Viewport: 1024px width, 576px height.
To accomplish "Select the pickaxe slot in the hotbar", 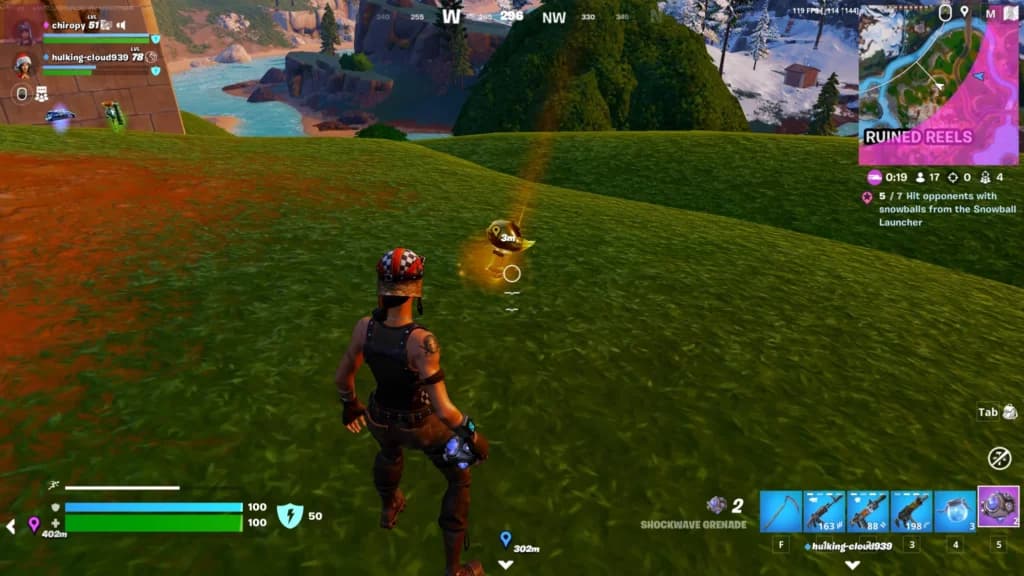I will coord(780,511).
